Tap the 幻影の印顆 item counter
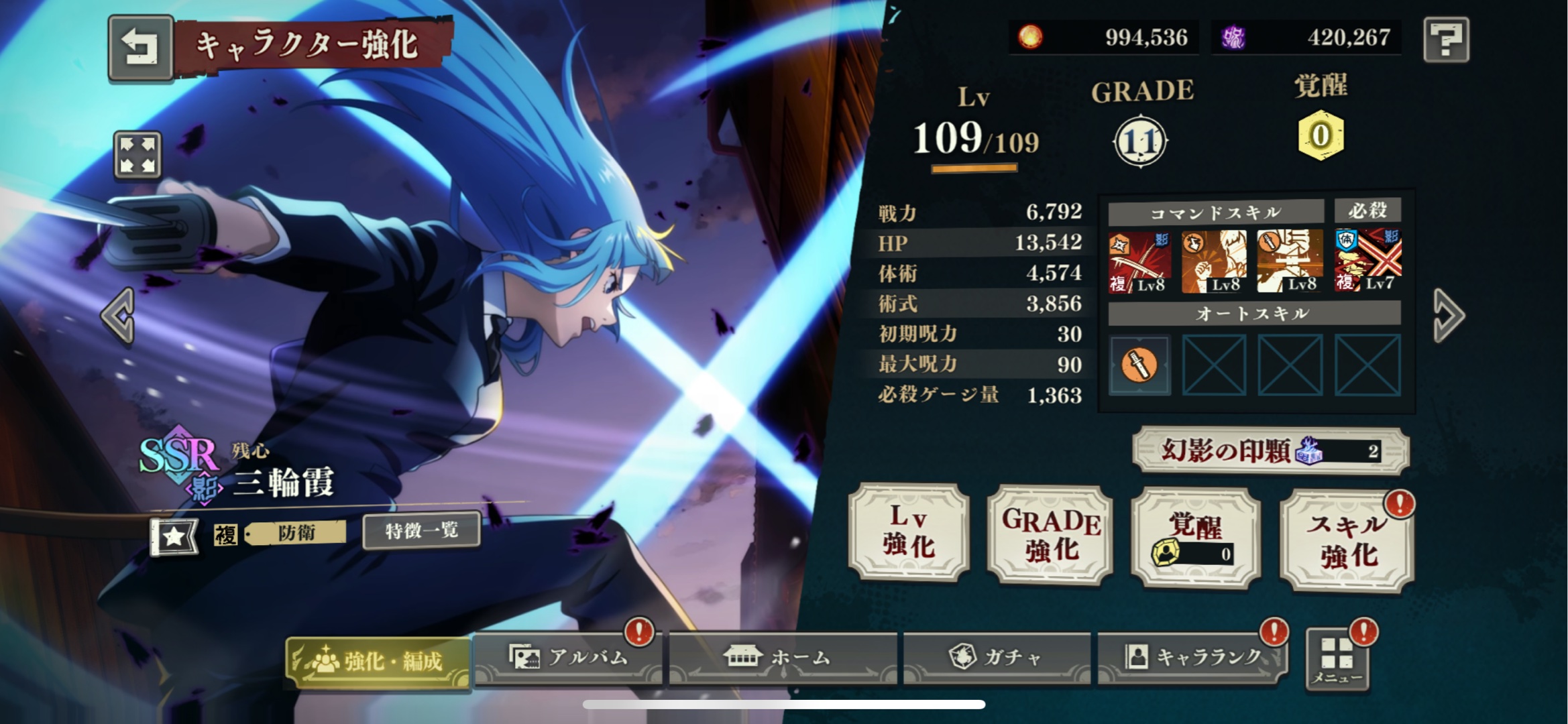The image size is (1568, 724). 1270,450
